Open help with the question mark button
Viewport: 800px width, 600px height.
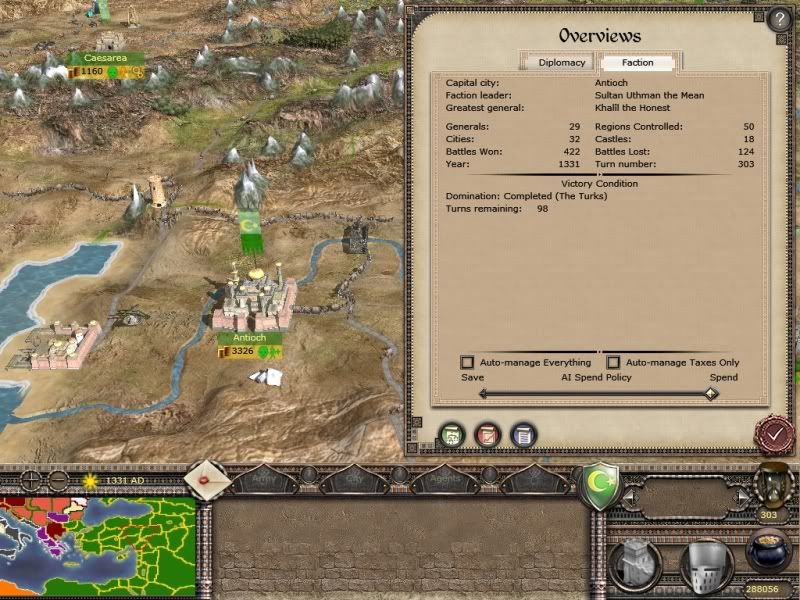coord(779,19)
